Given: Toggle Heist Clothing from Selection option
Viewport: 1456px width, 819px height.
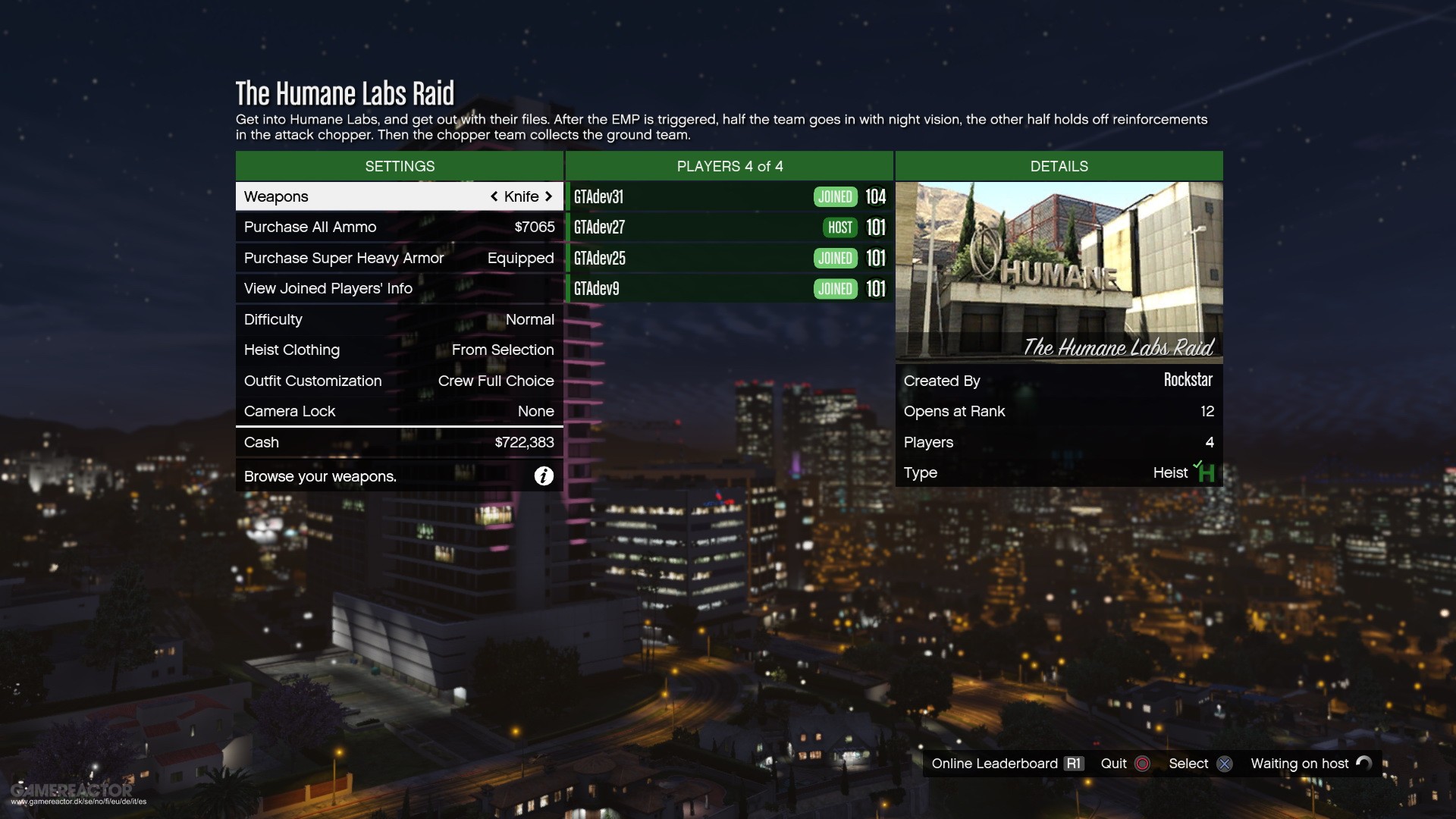Looking at the screenshot, I should [x=399, y=350].
